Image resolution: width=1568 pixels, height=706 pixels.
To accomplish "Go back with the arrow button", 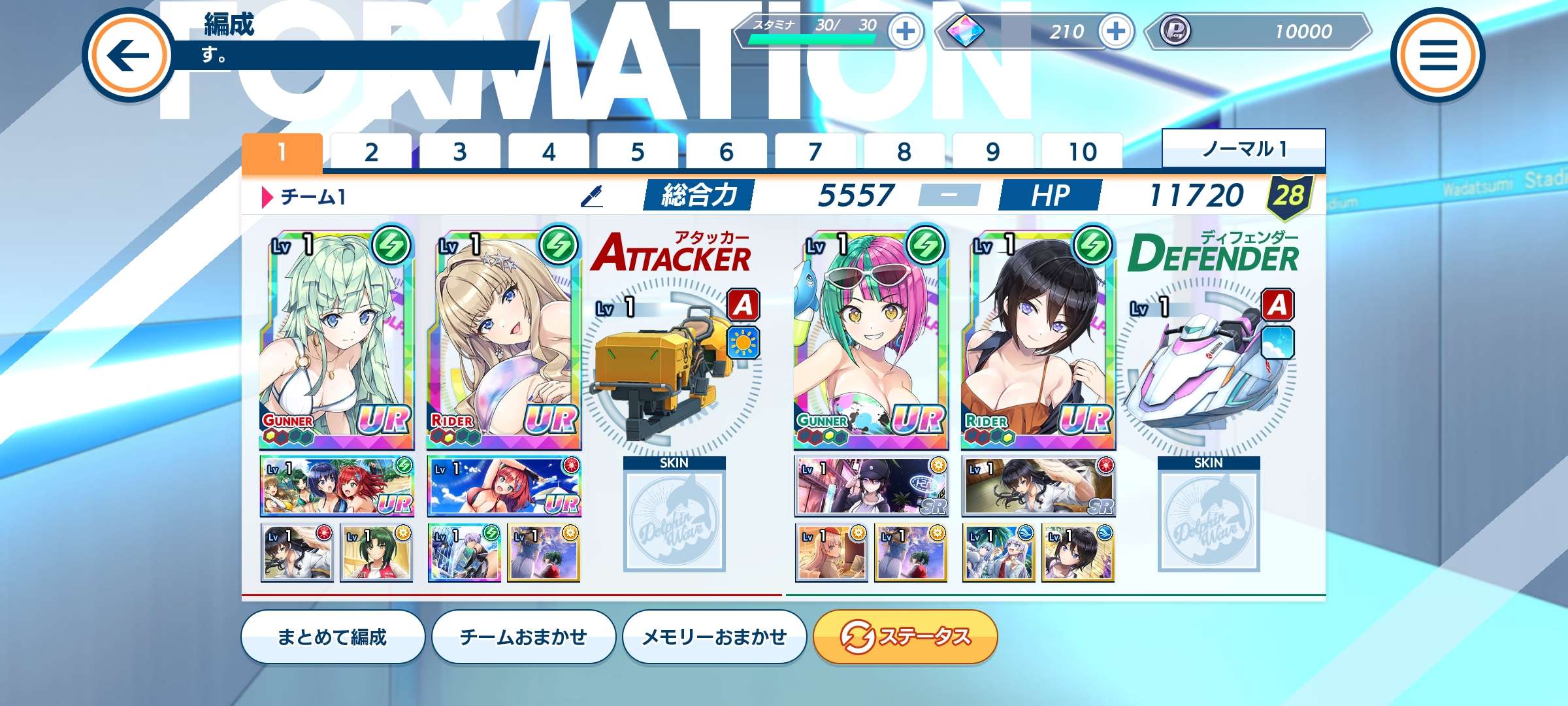I will pyautogui.click(x=129, y=56).
